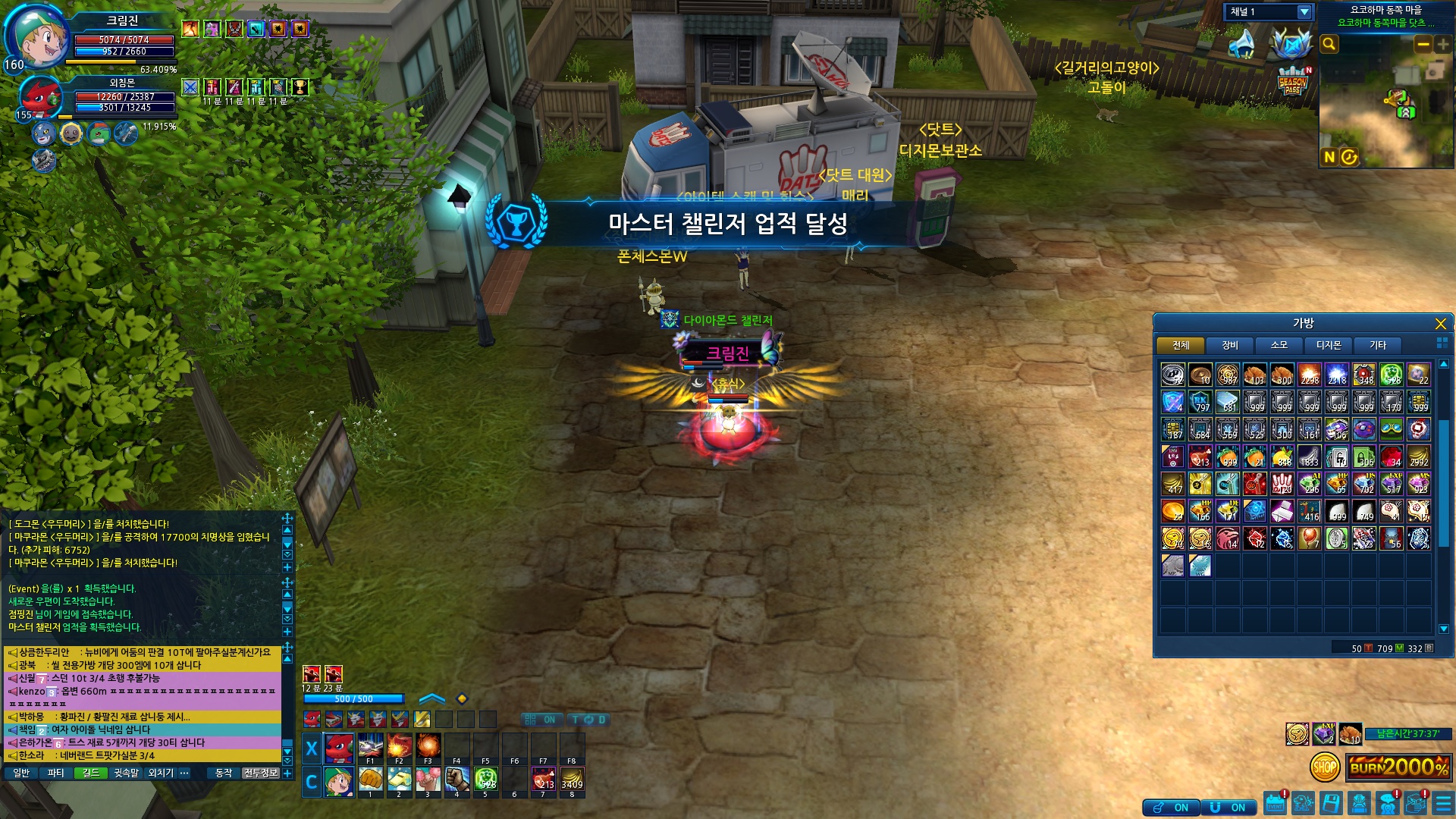
Task: Close the 가방 inventory window
Action: (1440, 324)
